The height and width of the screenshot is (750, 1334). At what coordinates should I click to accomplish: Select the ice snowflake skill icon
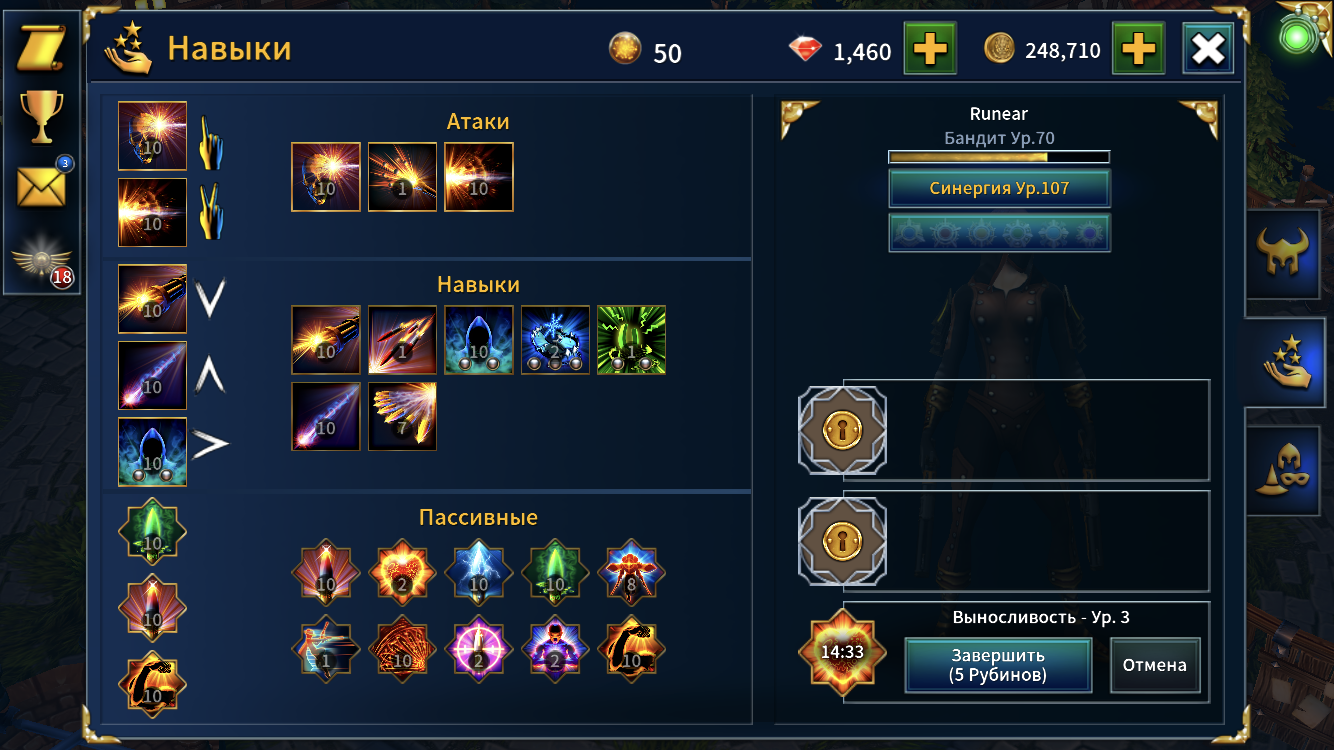point(555,340)
